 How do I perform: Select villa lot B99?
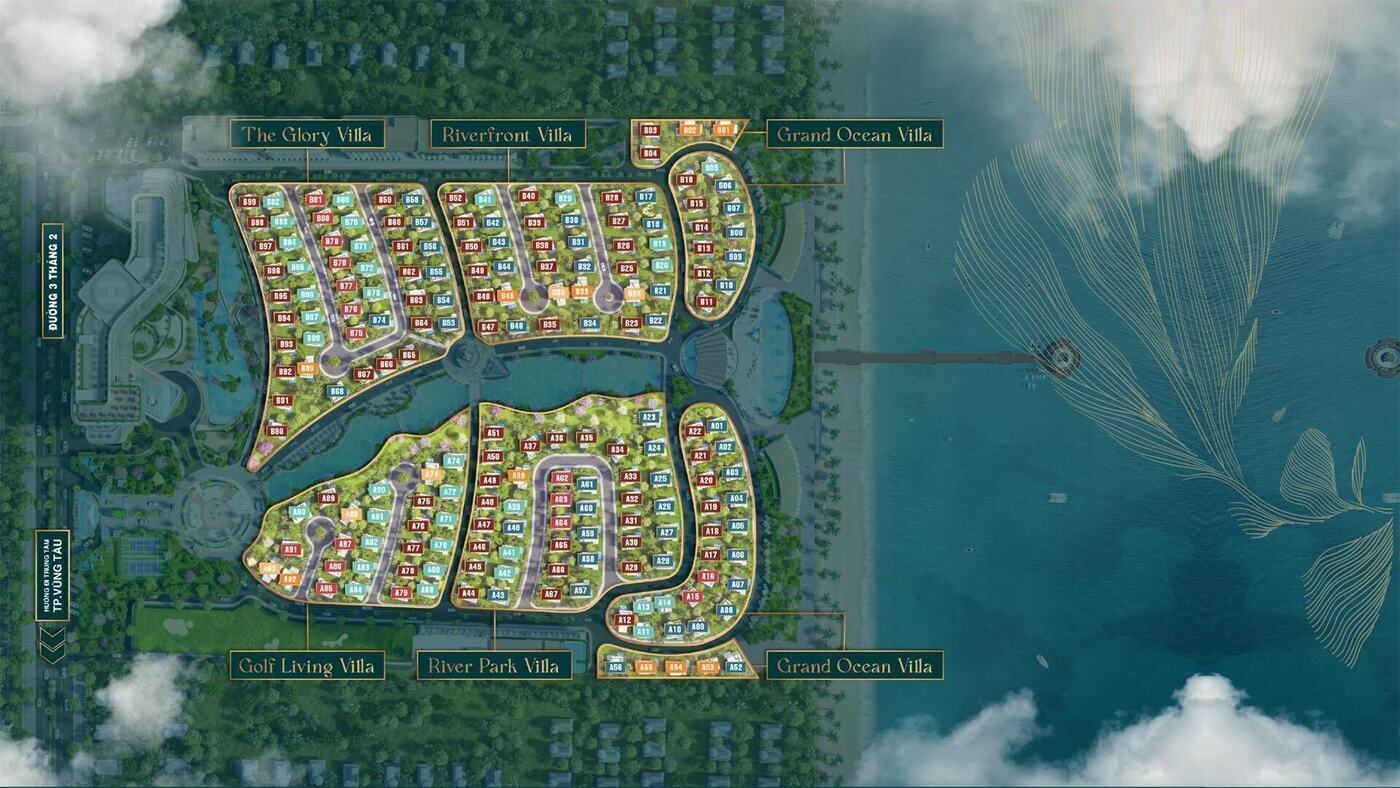250,202
